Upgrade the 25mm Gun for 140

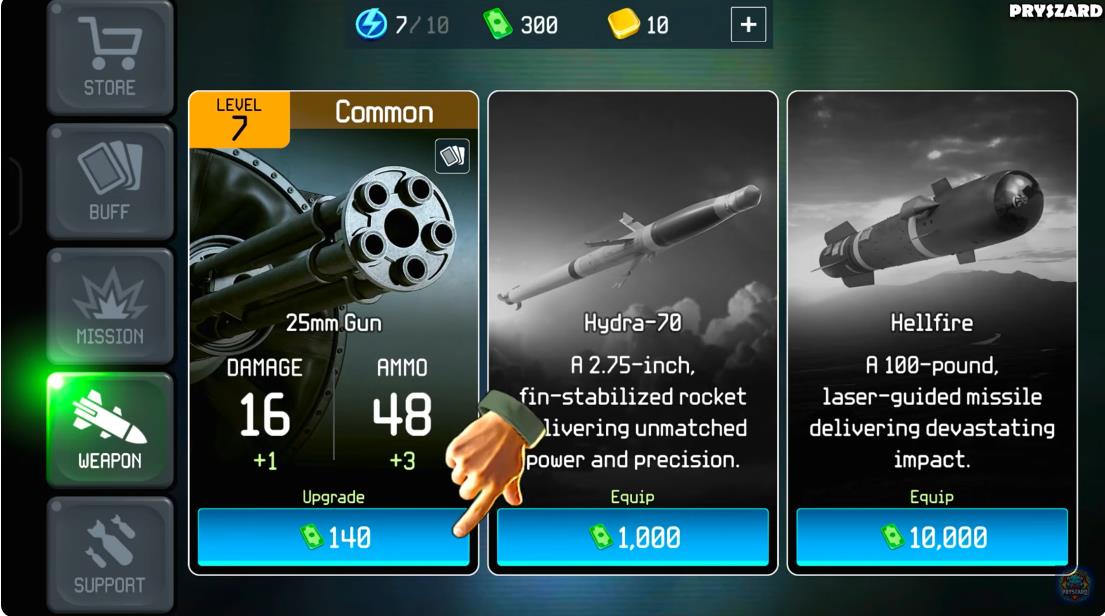(333, 537)
